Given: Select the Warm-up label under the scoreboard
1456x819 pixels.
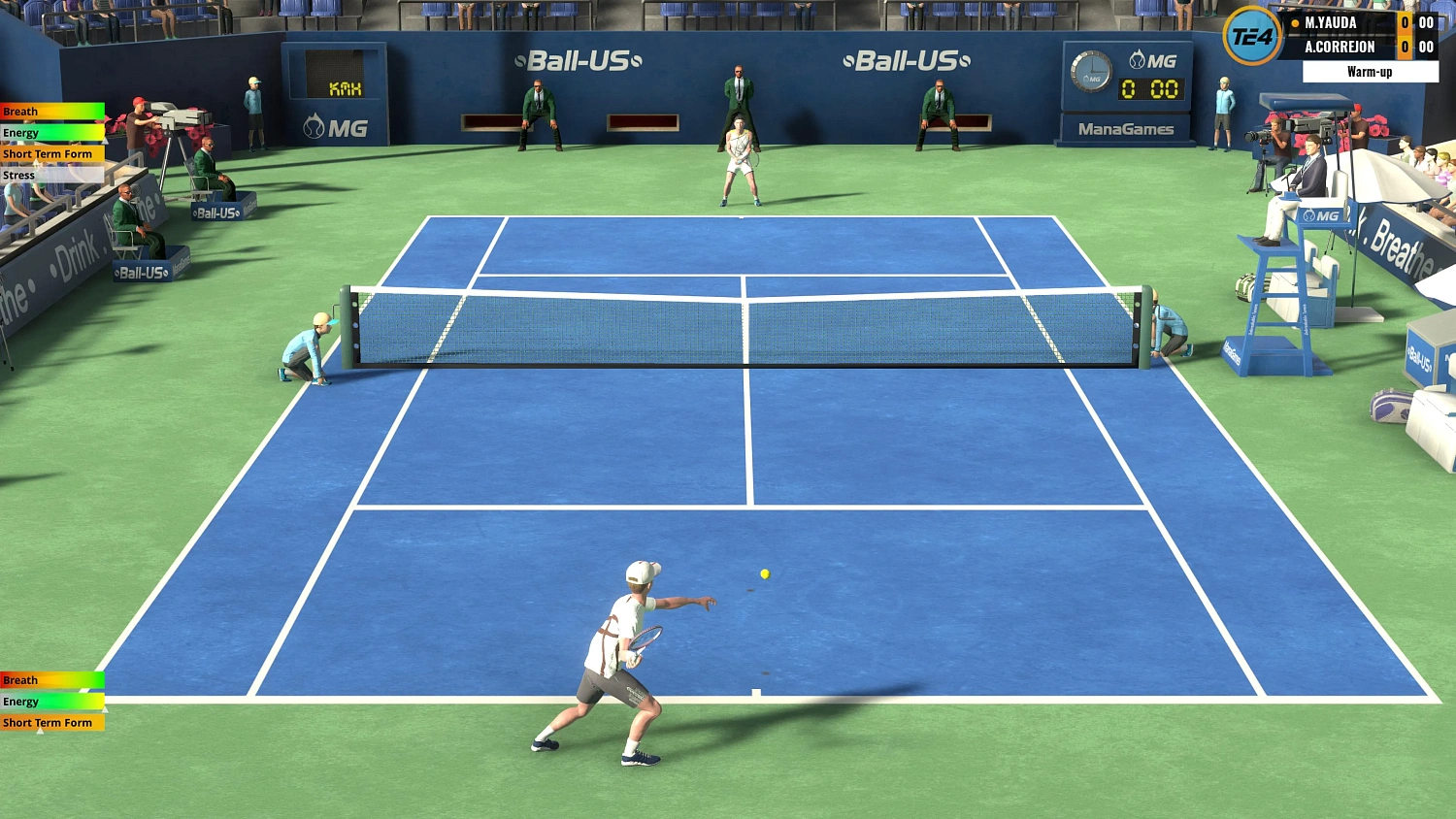Looking at the screenshot, I should click(1370, 71).
